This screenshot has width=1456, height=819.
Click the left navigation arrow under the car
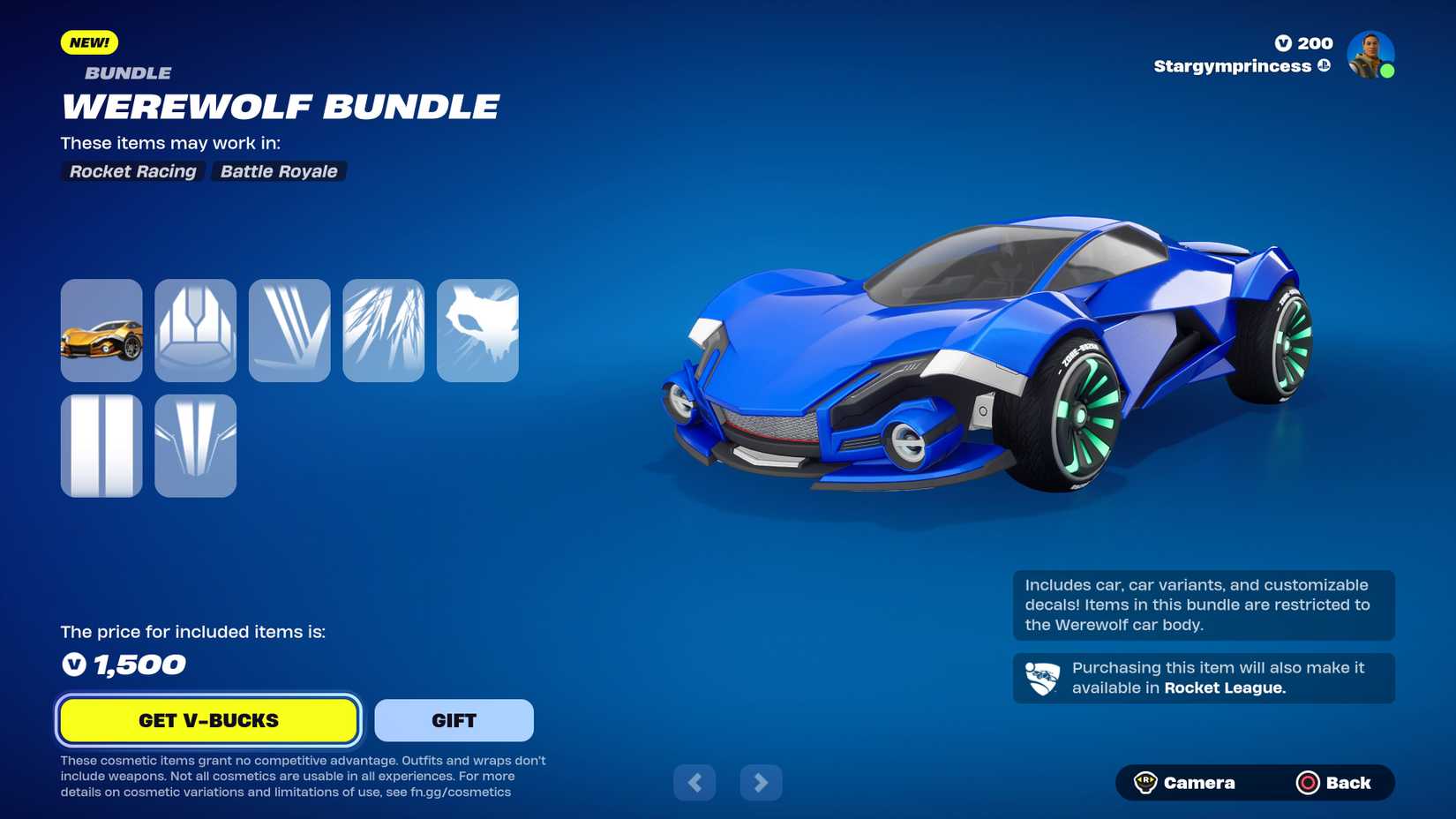[x=694, y=782]
